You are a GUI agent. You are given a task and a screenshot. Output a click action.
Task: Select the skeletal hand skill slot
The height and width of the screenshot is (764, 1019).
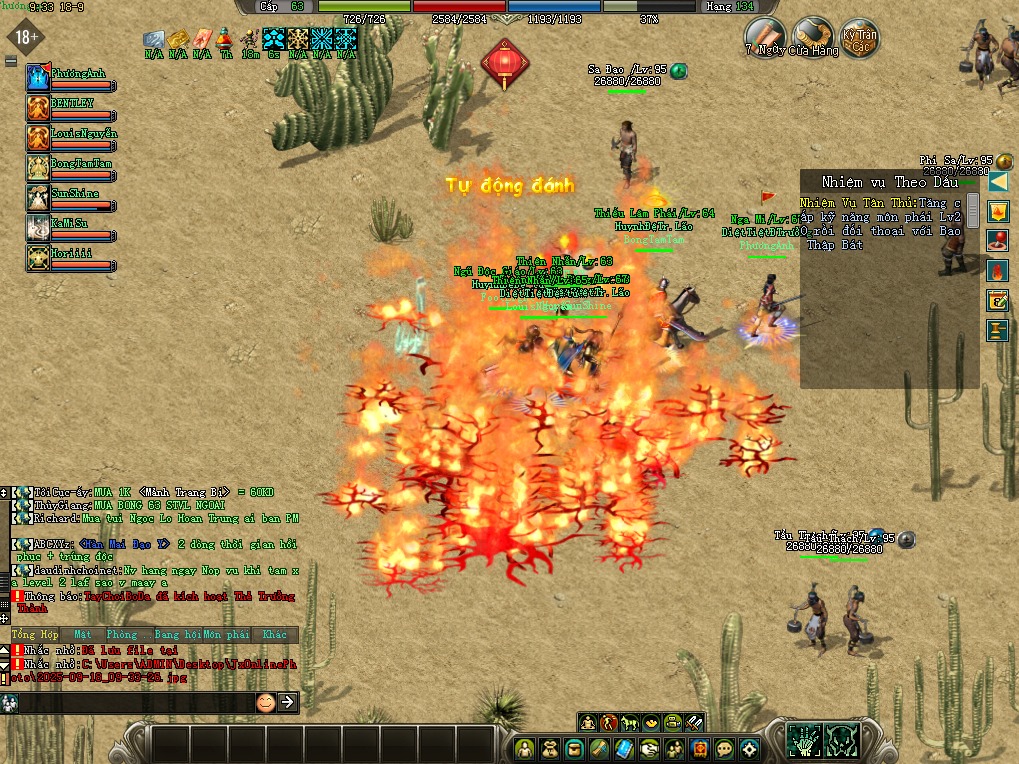point(804,739)
